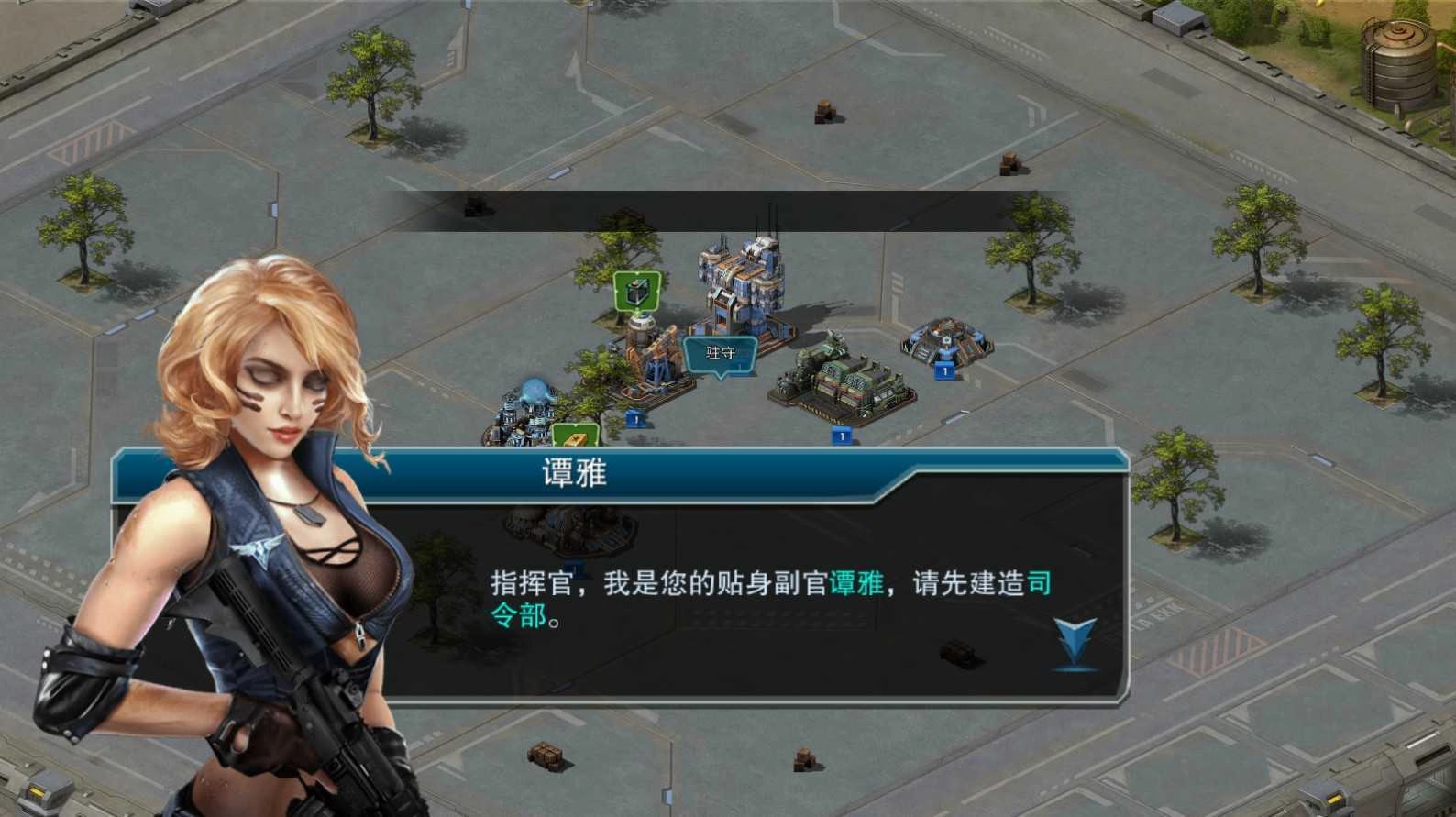Tap the wooden crate near the bottom of the map
Viewport: 1456px width, 817px height.
click(543, 754)
